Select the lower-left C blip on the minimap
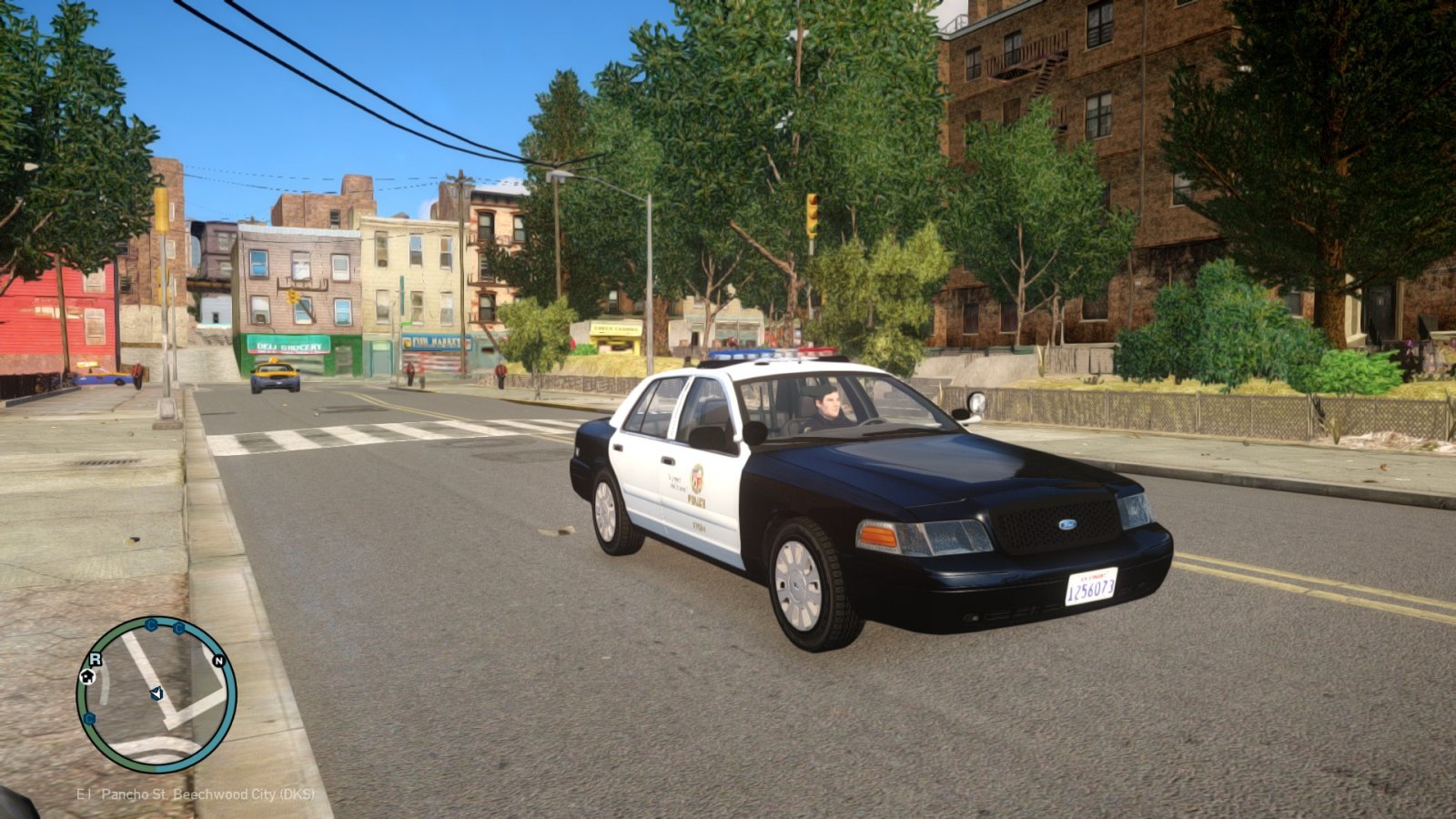Viewport: 1456px width, 819px height. [88, 718]
